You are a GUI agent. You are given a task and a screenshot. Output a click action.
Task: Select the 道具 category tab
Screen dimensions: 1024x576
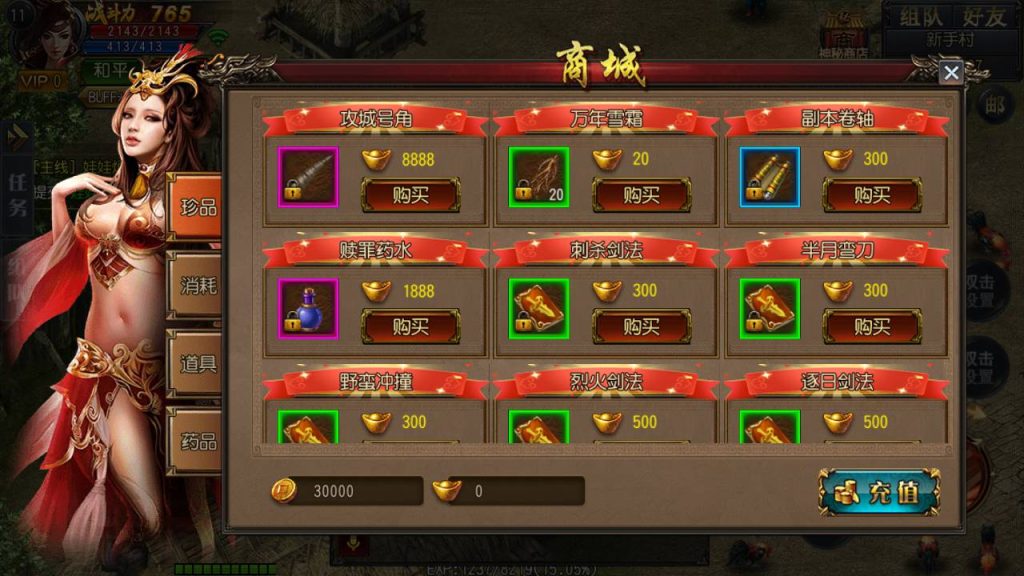pyautogui.click(x=196, y=363)
